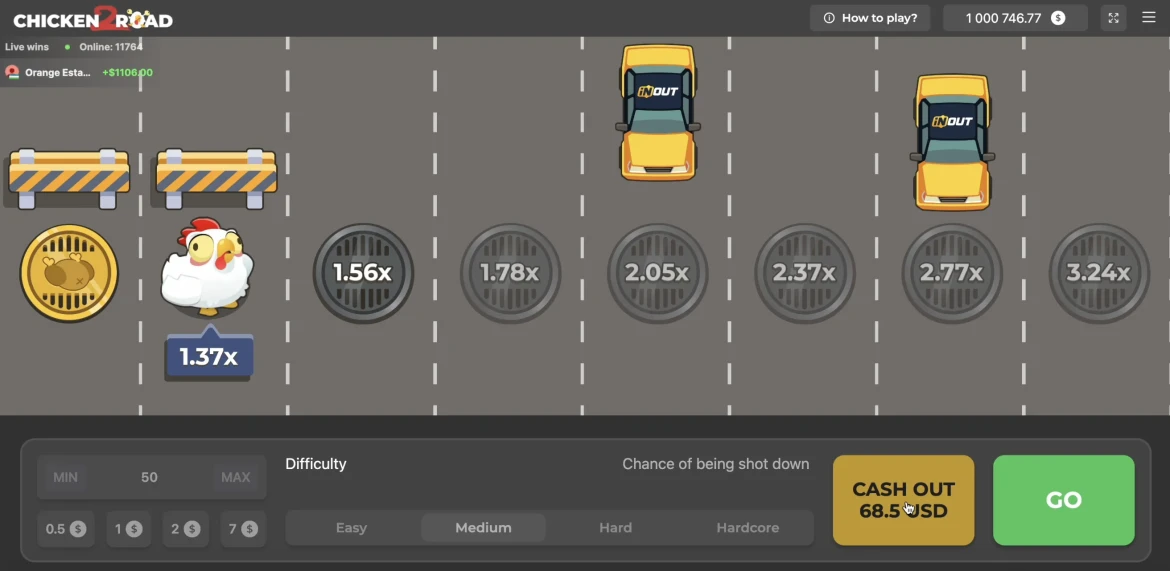Open the hamburger menu
1170x571 pixels.
click(1149, 18)
